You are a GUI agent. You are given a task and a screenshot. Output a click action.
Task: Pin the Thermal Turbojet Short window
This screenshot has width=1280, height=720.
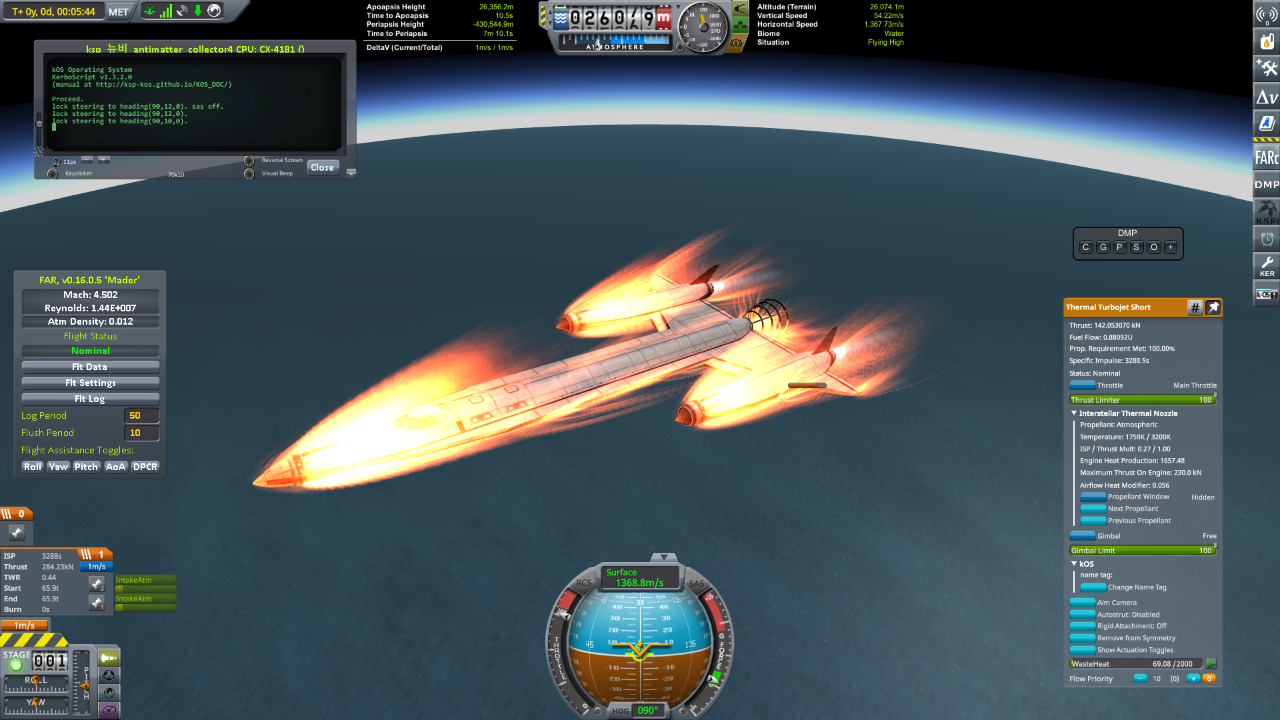tap(1213, 307)
